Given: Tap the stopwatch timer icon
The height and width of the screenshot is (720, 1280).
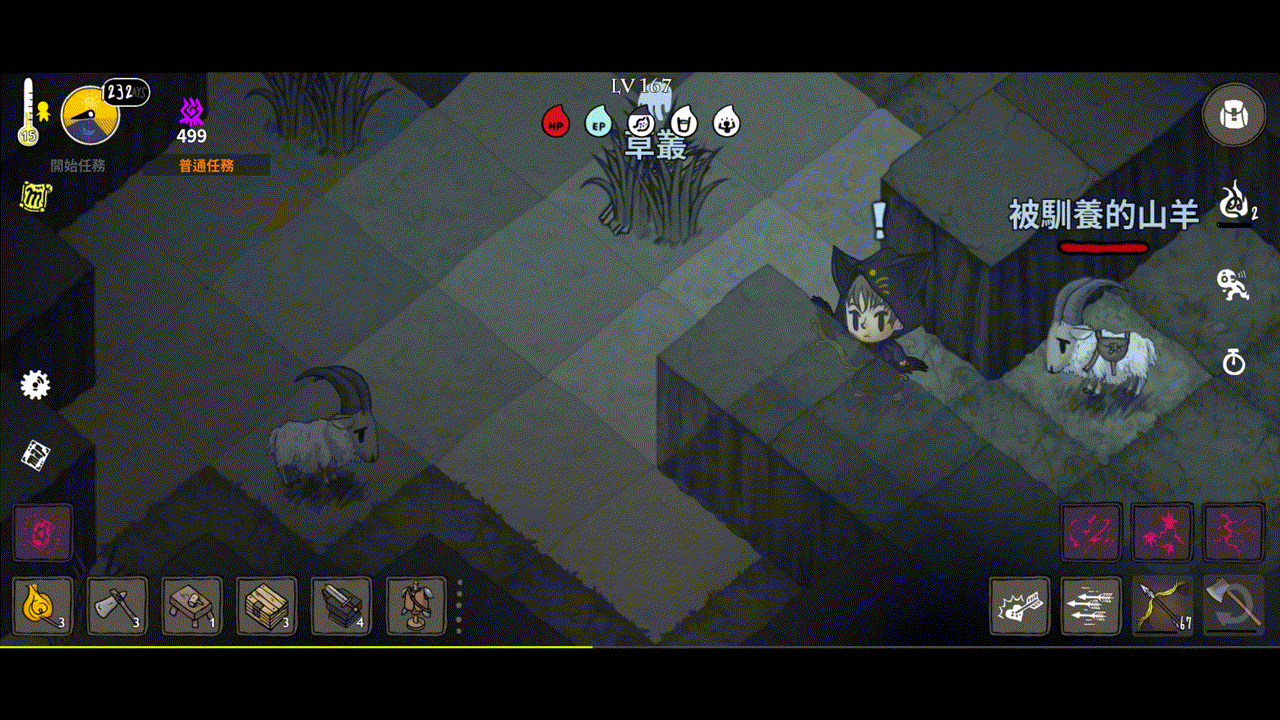Looking at the screenshot, I should tap(1234, 361).
